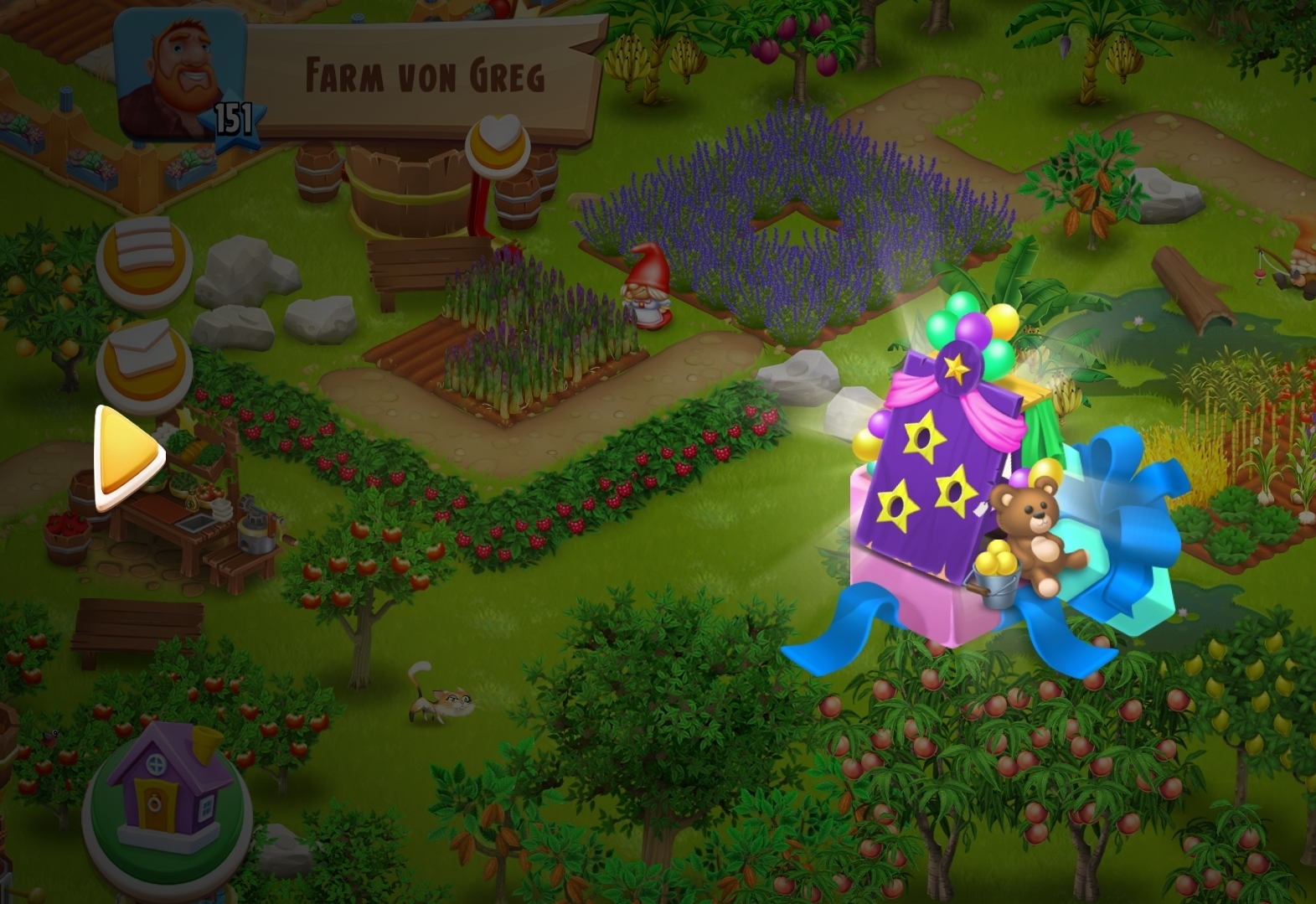This screenshot has height=904, width=1316.
Task: Tap the white heart like button
Action: pyautogui.click(x=498, y=142)
